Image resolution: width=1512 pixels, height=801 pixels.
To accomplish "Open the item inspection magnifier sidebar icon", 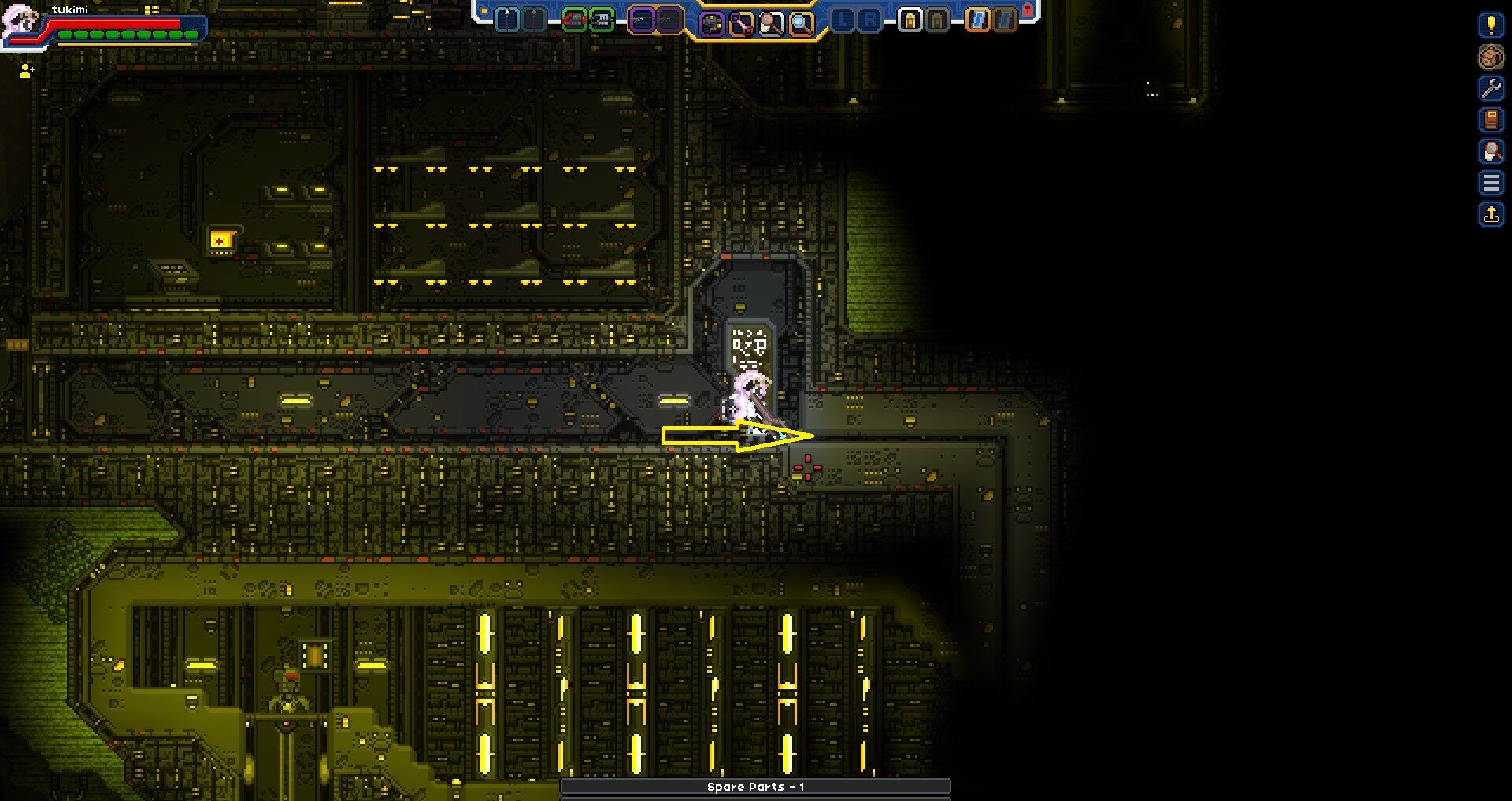I will 1491,152.
